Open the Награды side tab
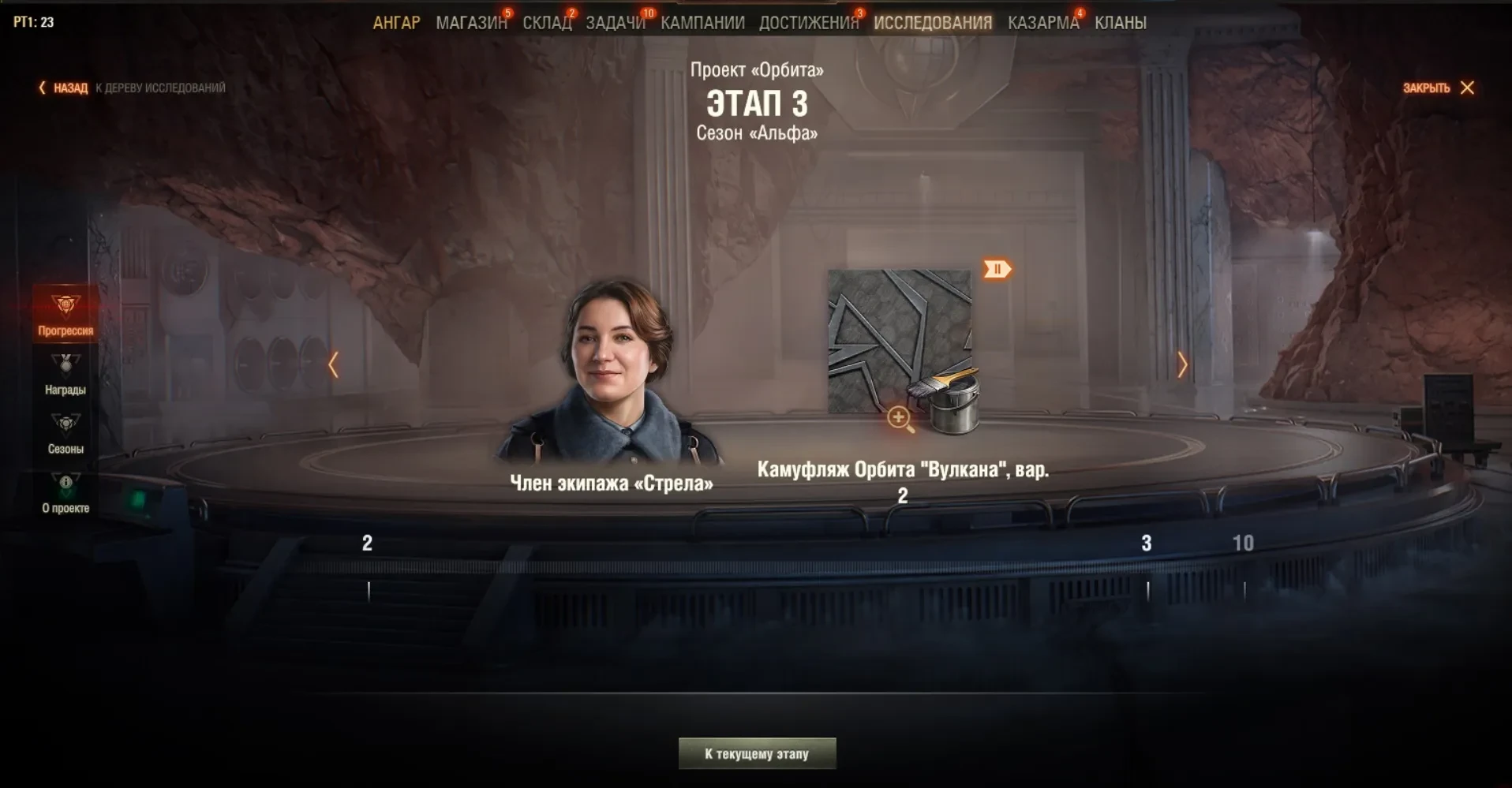Screen dimensions: 1512x788 point(65,374)
